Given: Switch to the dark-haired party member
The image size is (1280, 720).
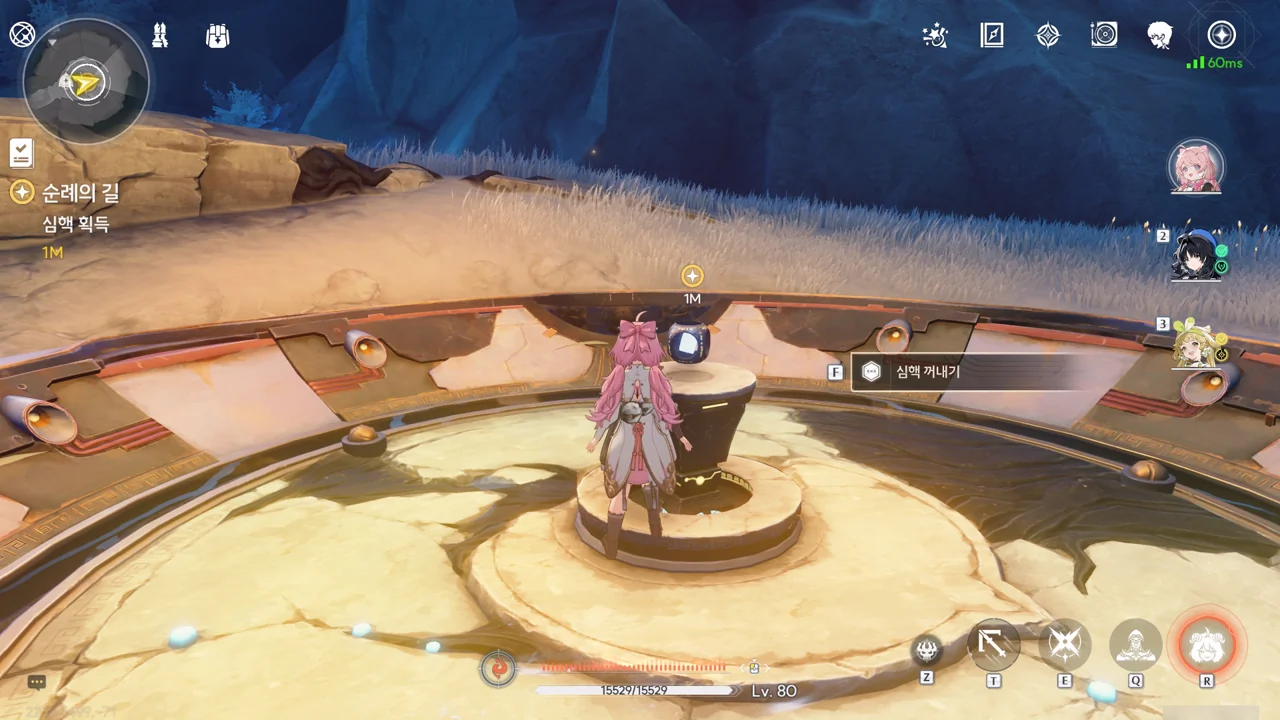Looking at the screenshot, I should tap(1196, 256).
